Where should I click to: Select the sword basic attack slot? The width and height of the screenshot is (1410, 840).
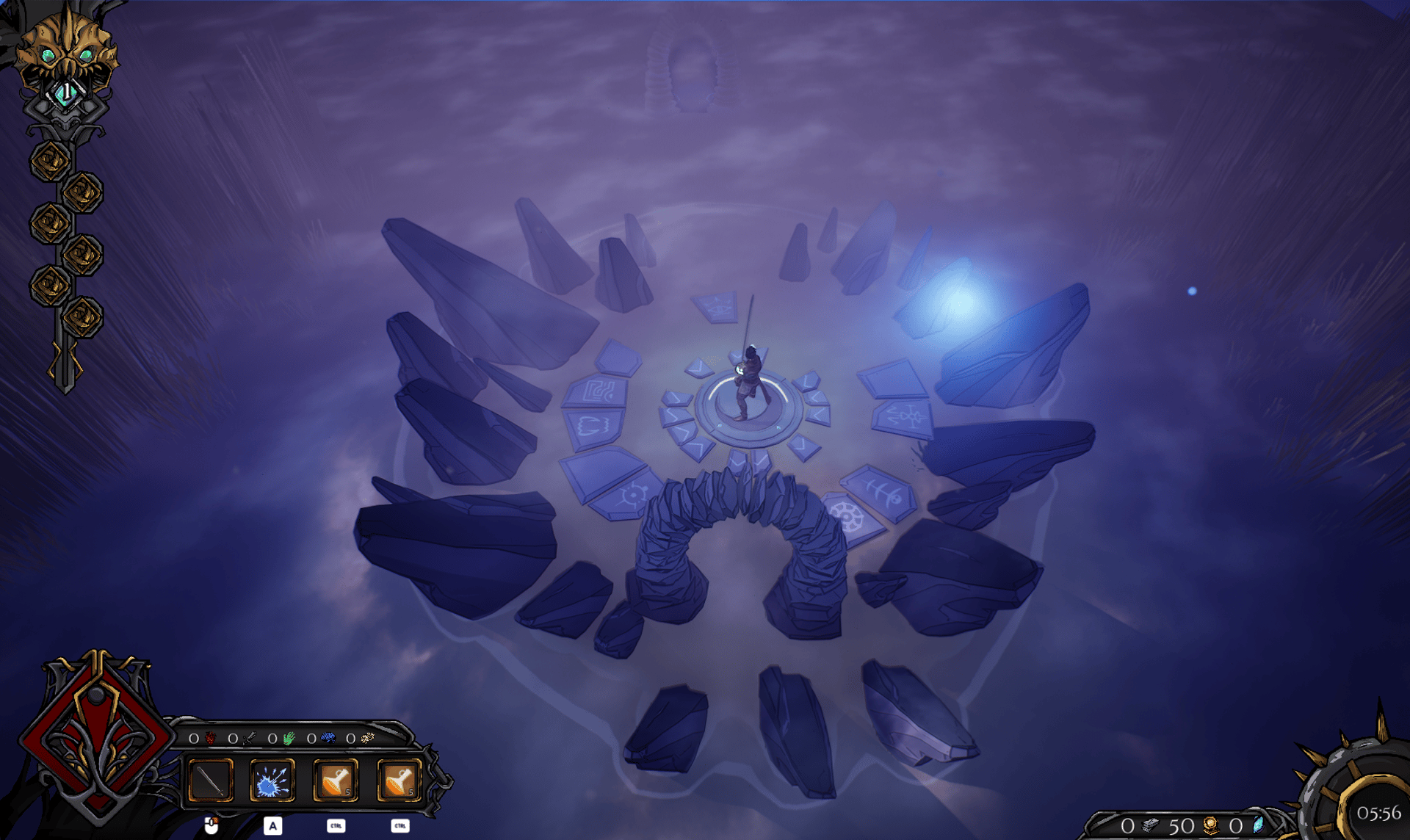[x=211, y=780]
